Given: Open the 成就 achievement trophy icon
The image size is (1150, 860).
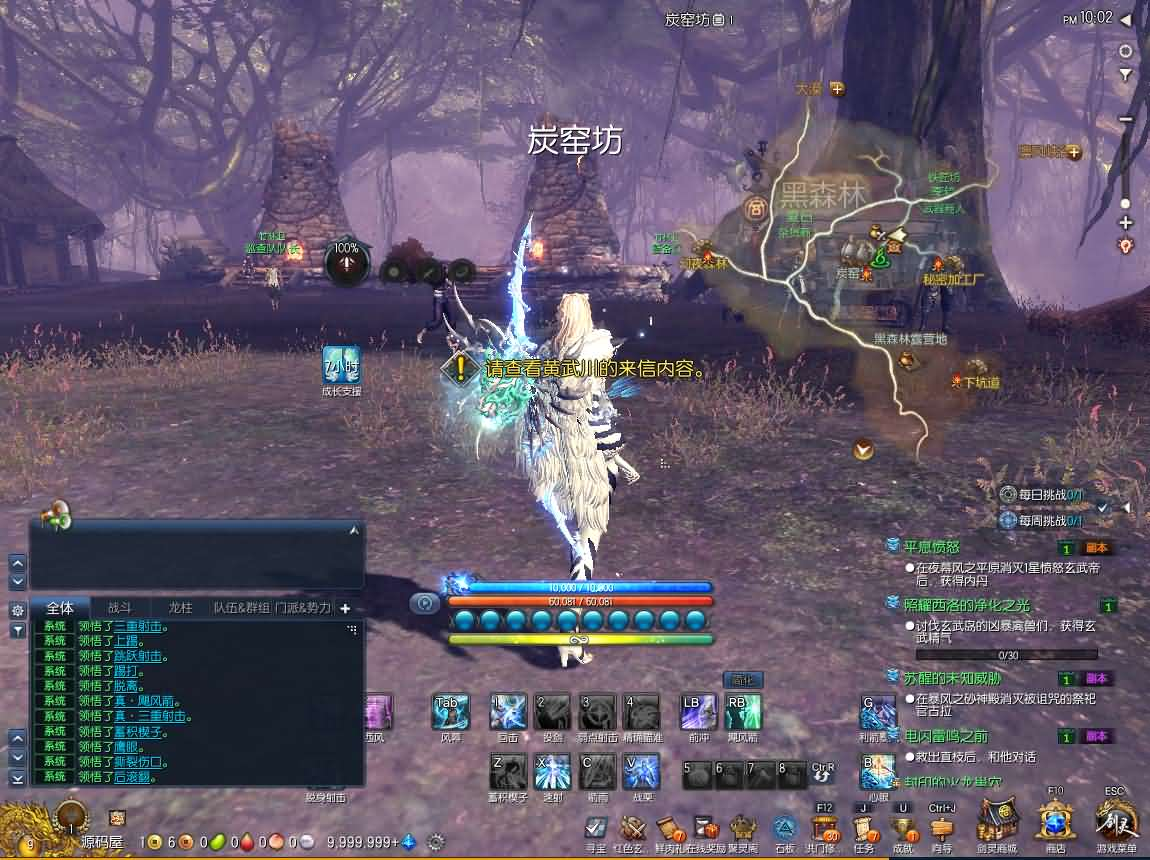Looking at the screenshot, I should 903,829.
